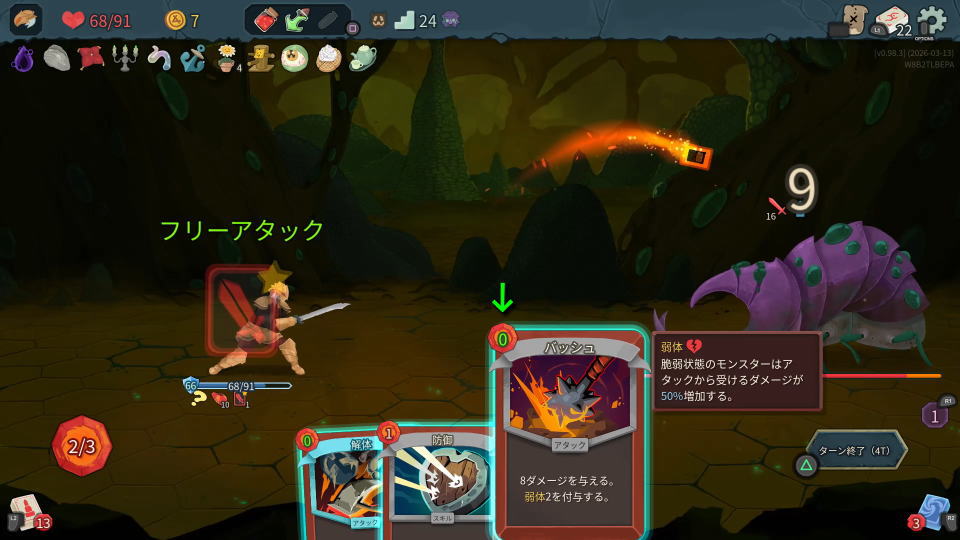This screenshot has height=540, width=960.
Task: Check the floor 24 stairs icon
Action: pos(404,20)
